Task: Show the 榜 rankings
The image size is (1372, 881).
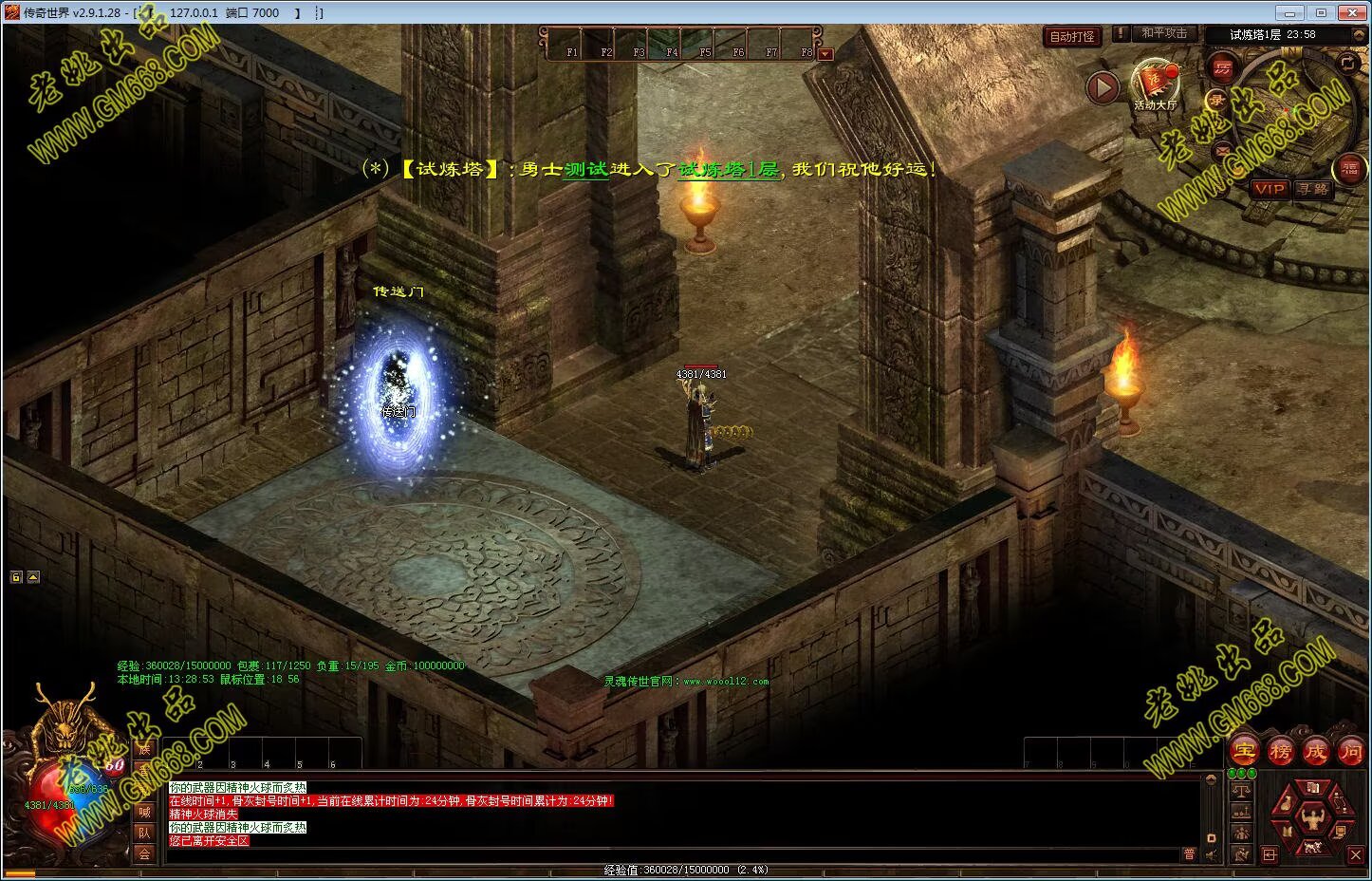Action: point(1280,751)
